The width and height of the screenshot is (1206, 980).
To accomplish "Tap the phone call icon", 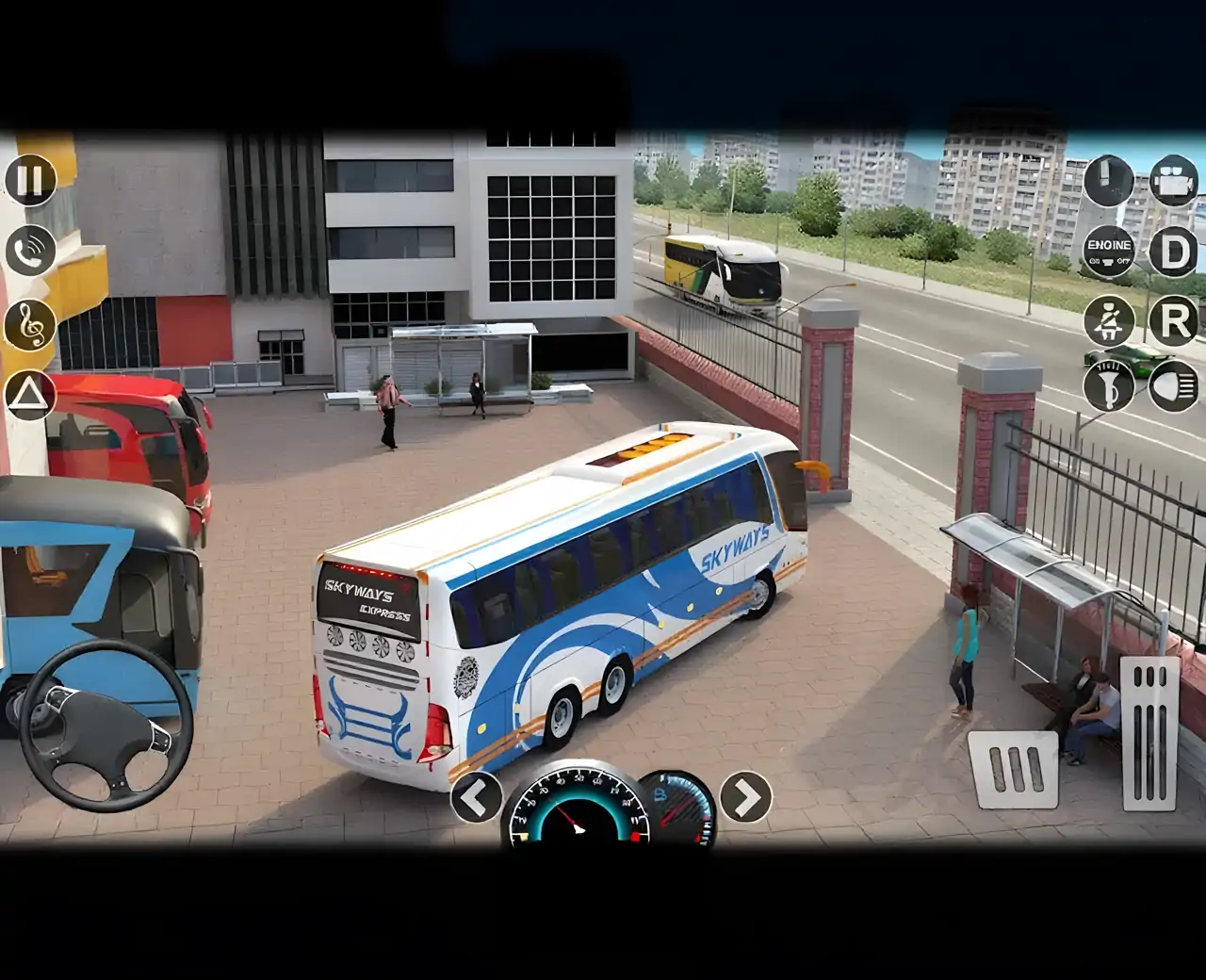I will [30, 251].
